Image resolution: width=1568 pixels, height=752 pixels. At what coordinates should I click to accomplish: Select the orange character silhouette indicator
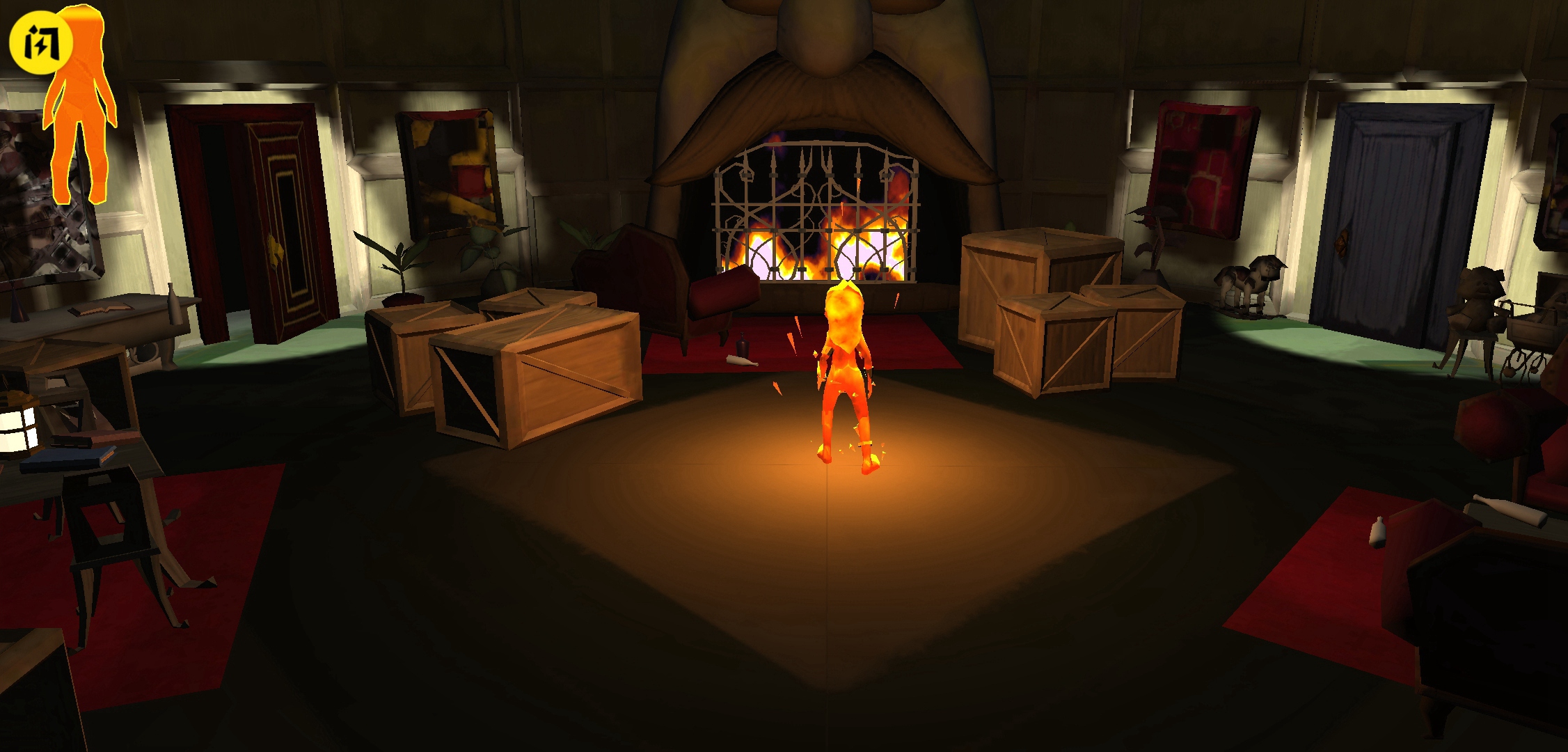[82, 118]
